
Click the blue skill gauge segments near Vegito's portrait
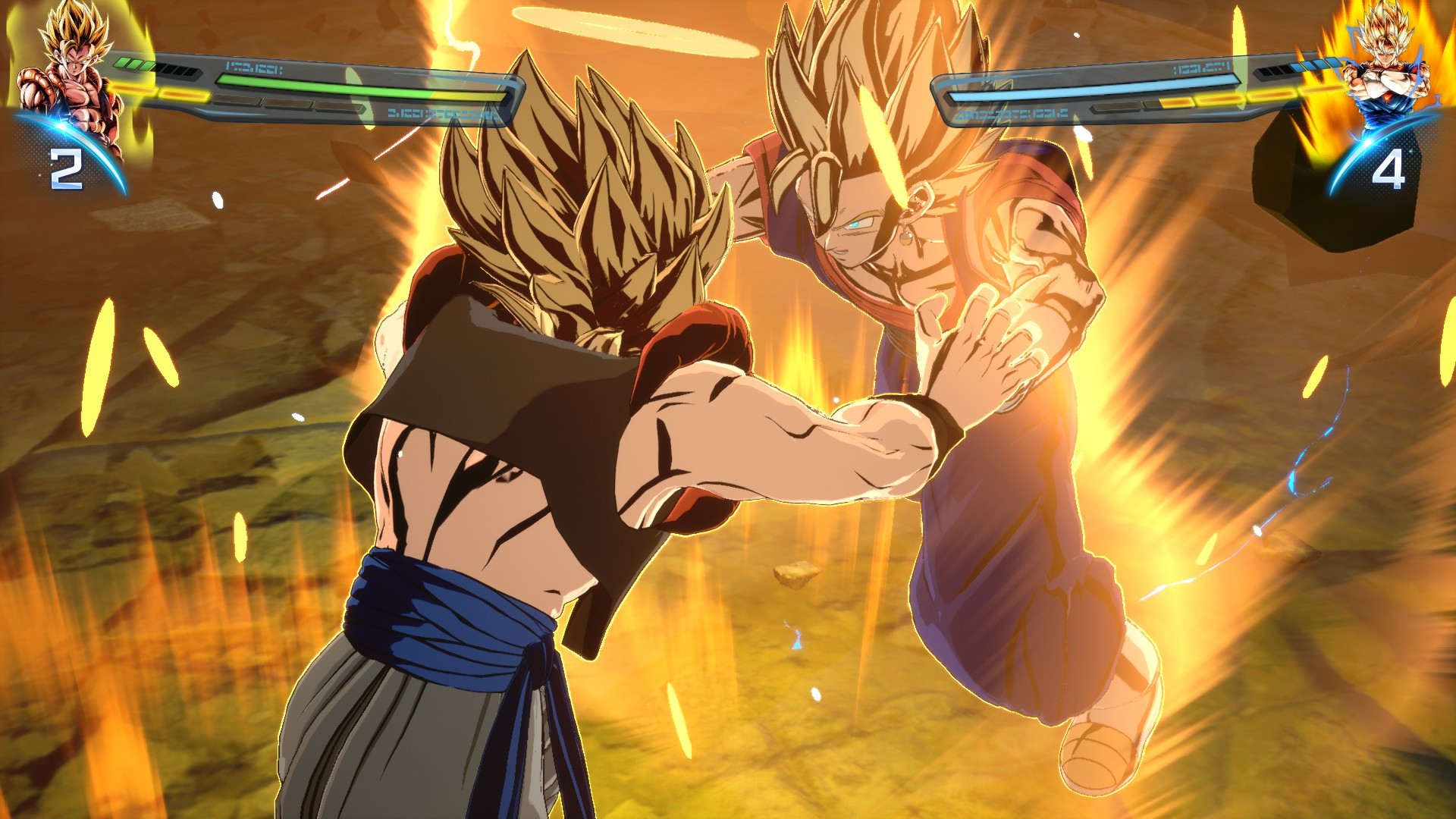[1315, 65]
